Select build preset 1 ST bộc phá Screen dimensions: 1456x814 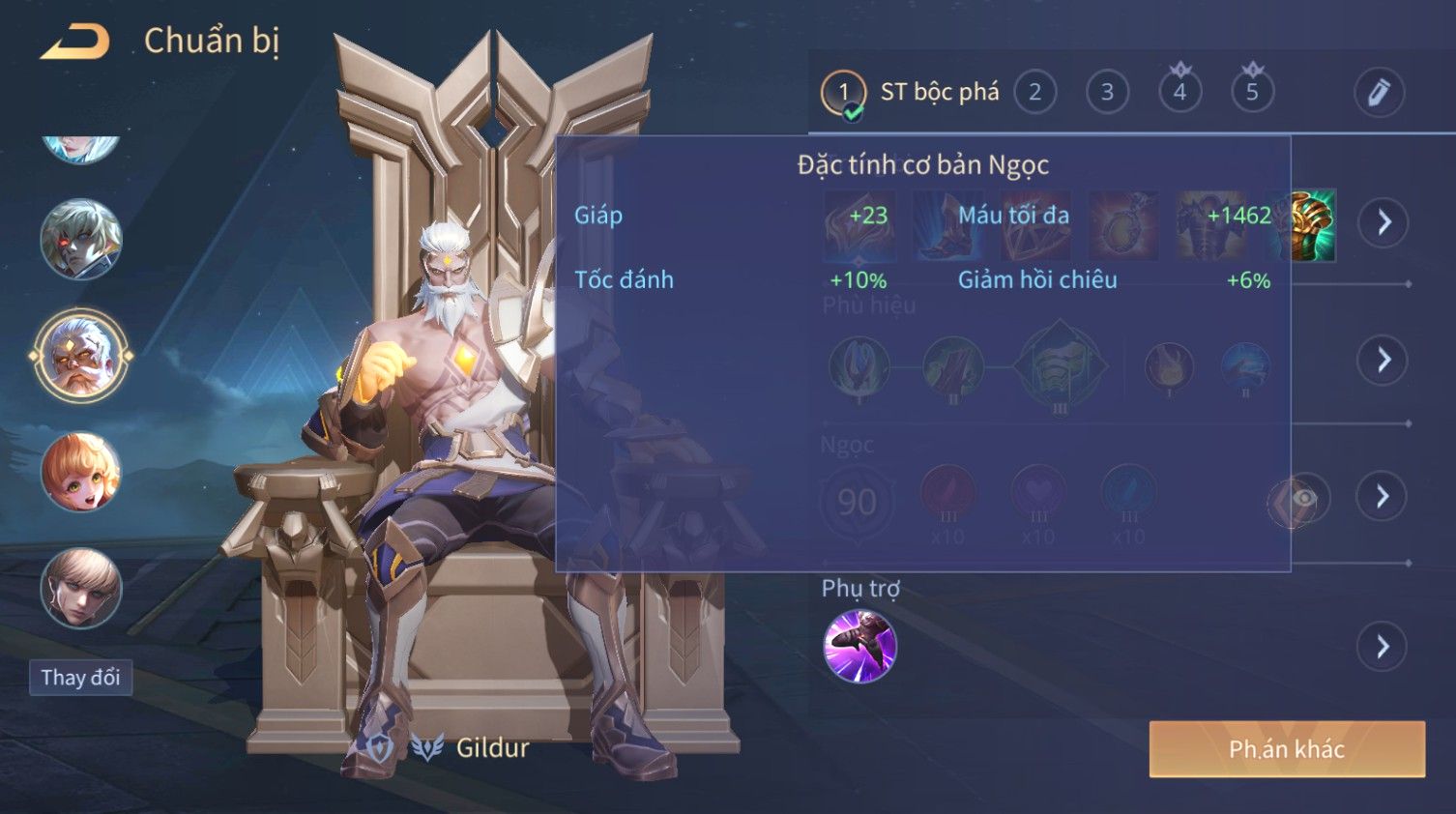[843, 93]
